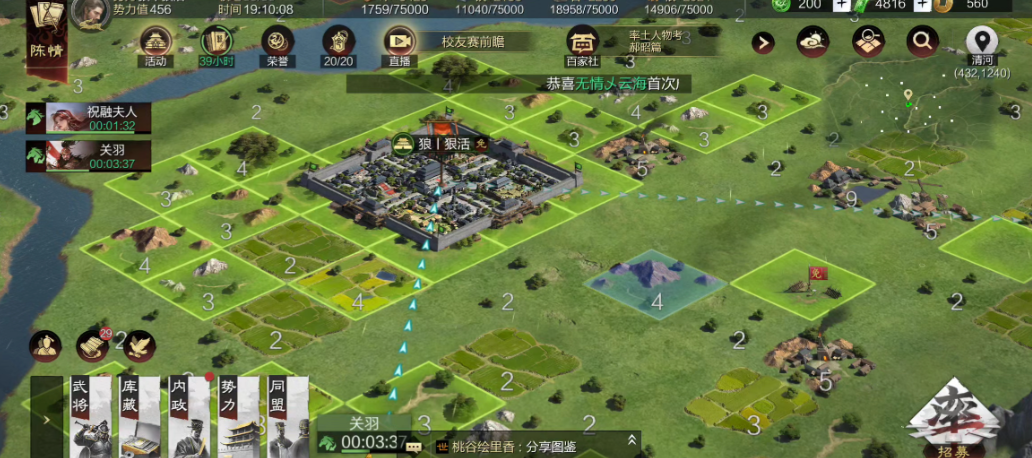Open the player avatar portrait
The width and height of the screenshot is (1032, 458).
(91, 13)
